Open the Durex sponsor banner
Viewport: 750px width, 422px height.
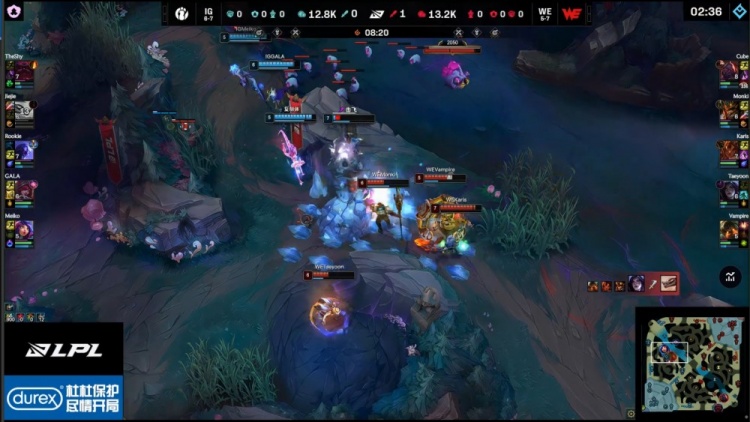coord(62,398)
